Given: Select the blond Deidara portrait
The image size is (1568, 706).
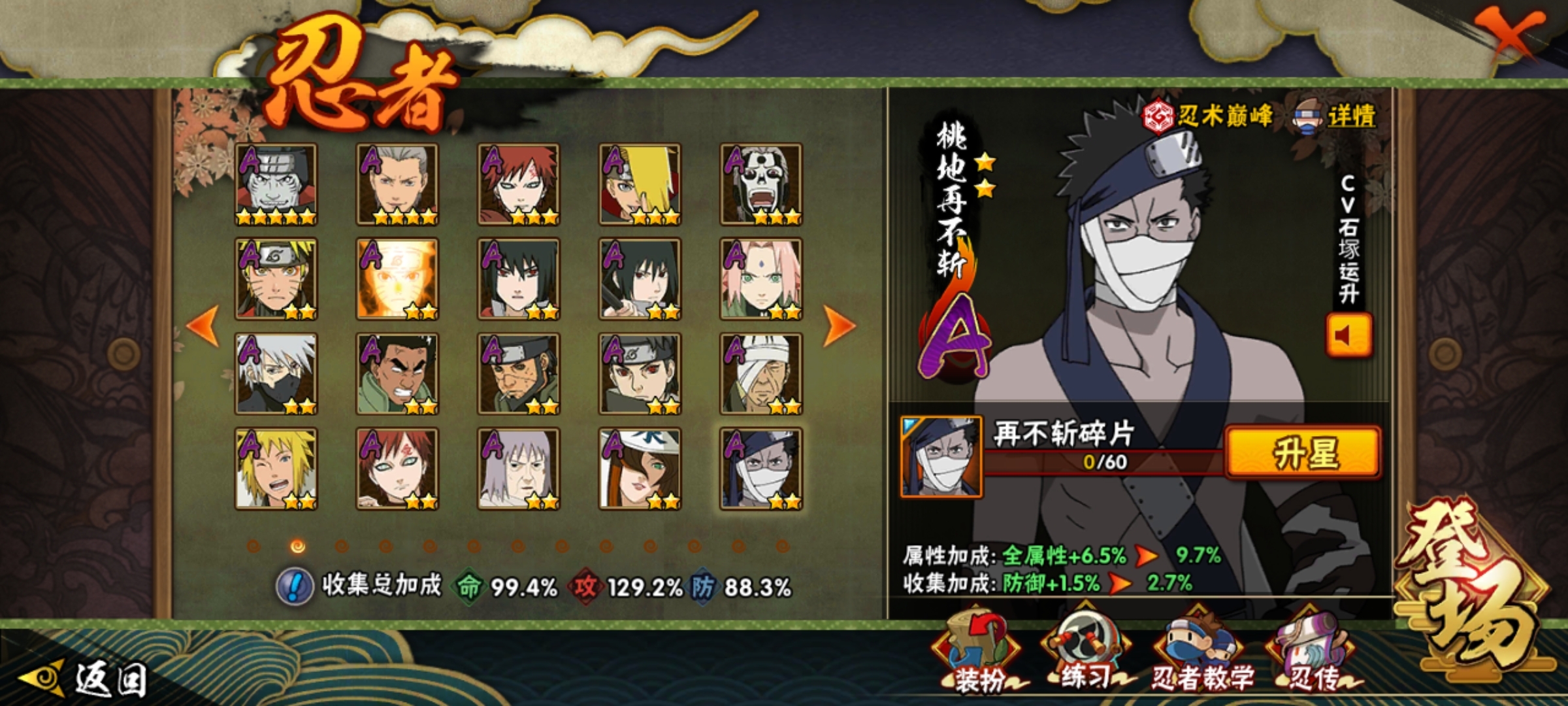Looking at the screenshot, I should [640, 184].
